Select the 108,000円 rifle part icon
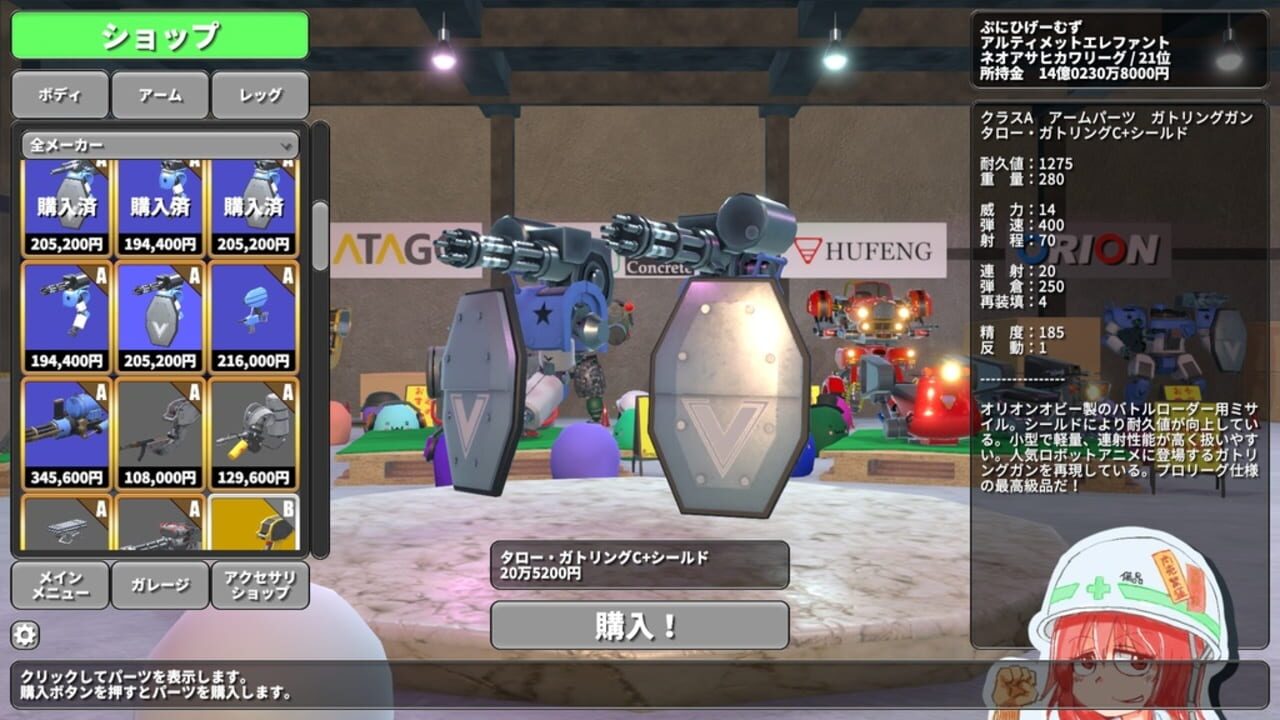 [x=158, y=430]
